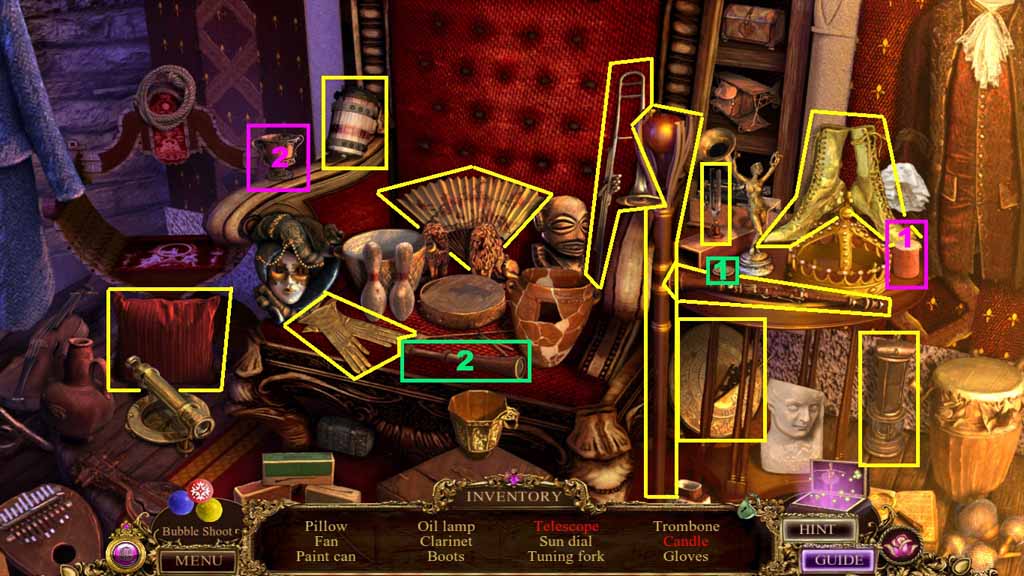Open the Inventory tab

[x=515, y=496]
